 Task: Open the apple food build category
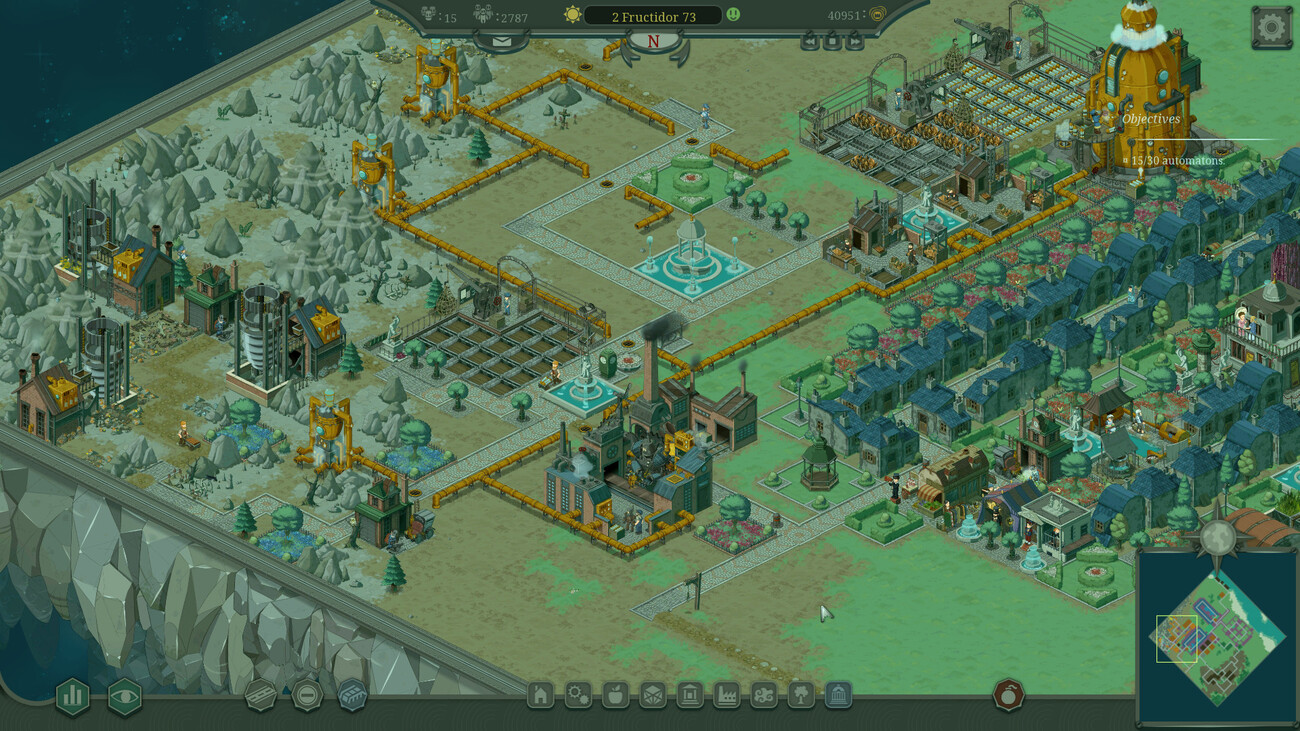tap(615, 695)
